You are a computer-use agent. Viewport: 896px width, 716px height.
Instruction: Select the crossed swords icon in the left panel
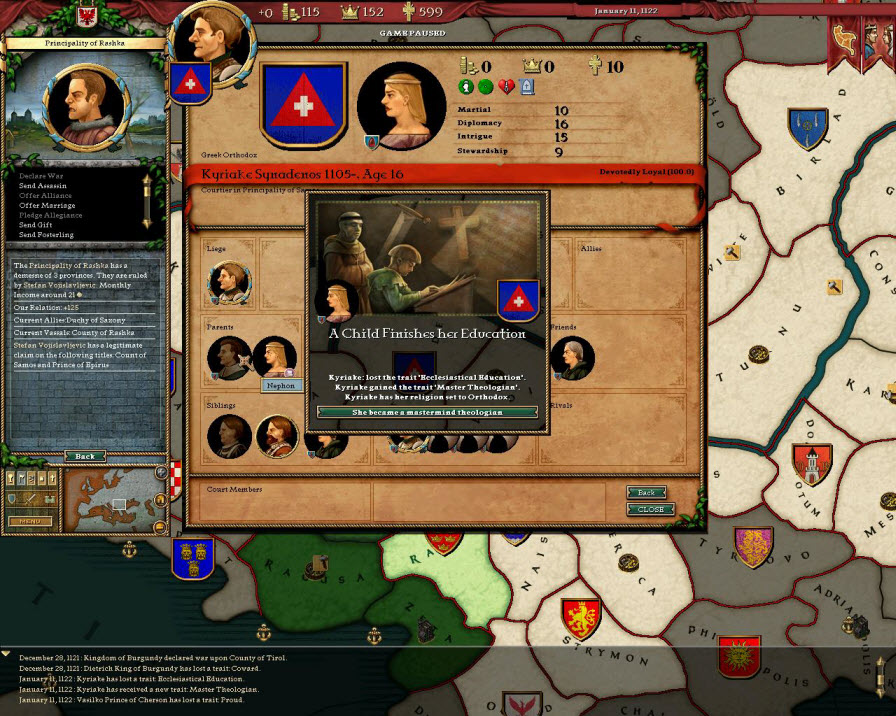30,498
